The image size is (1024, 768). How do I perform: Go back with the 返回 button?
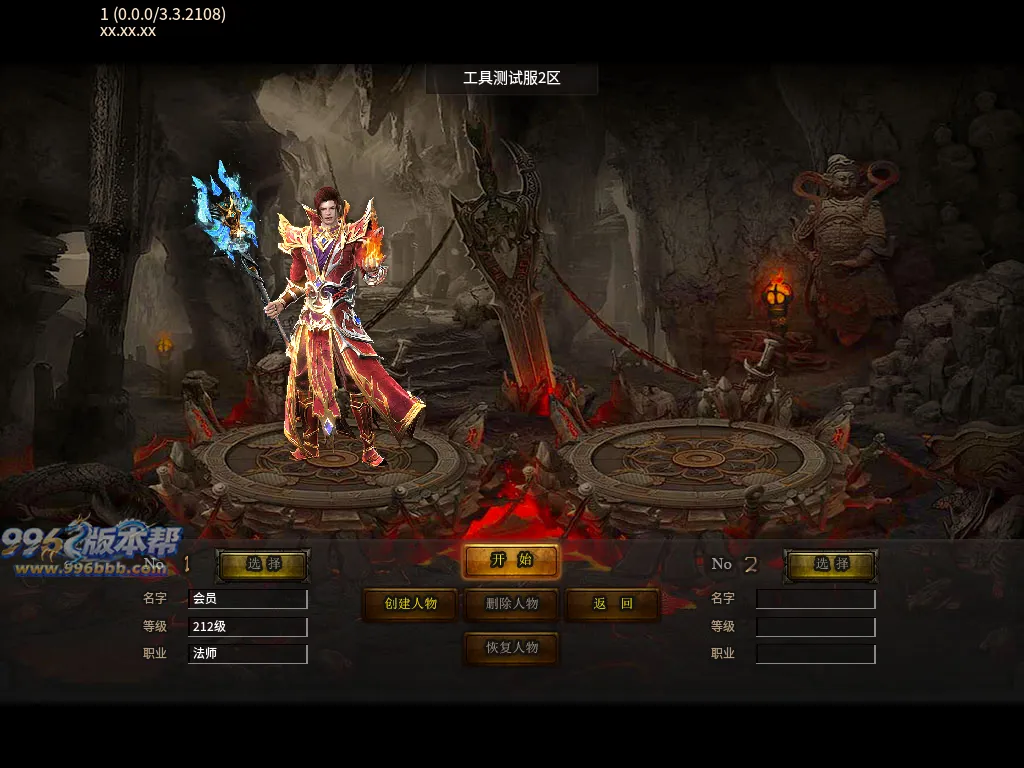pos(613,604)
